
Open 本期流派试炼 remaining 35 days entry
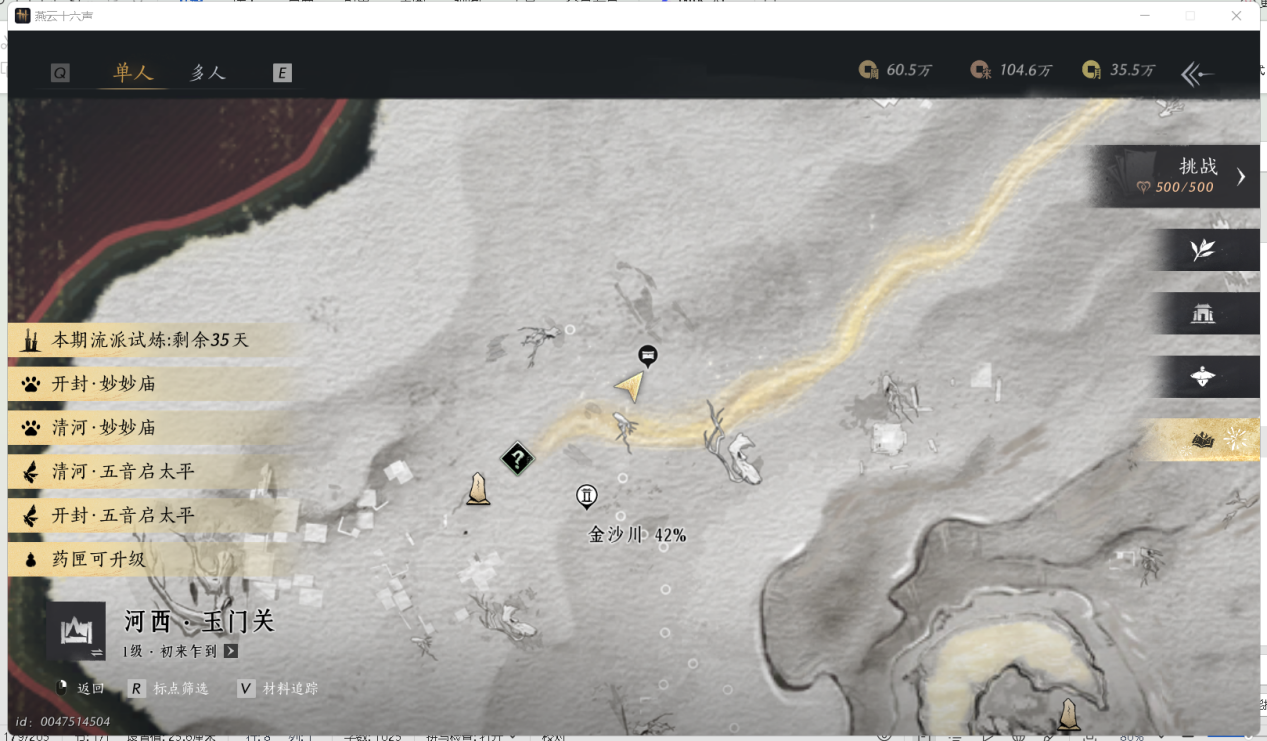(x=150, y=340)
